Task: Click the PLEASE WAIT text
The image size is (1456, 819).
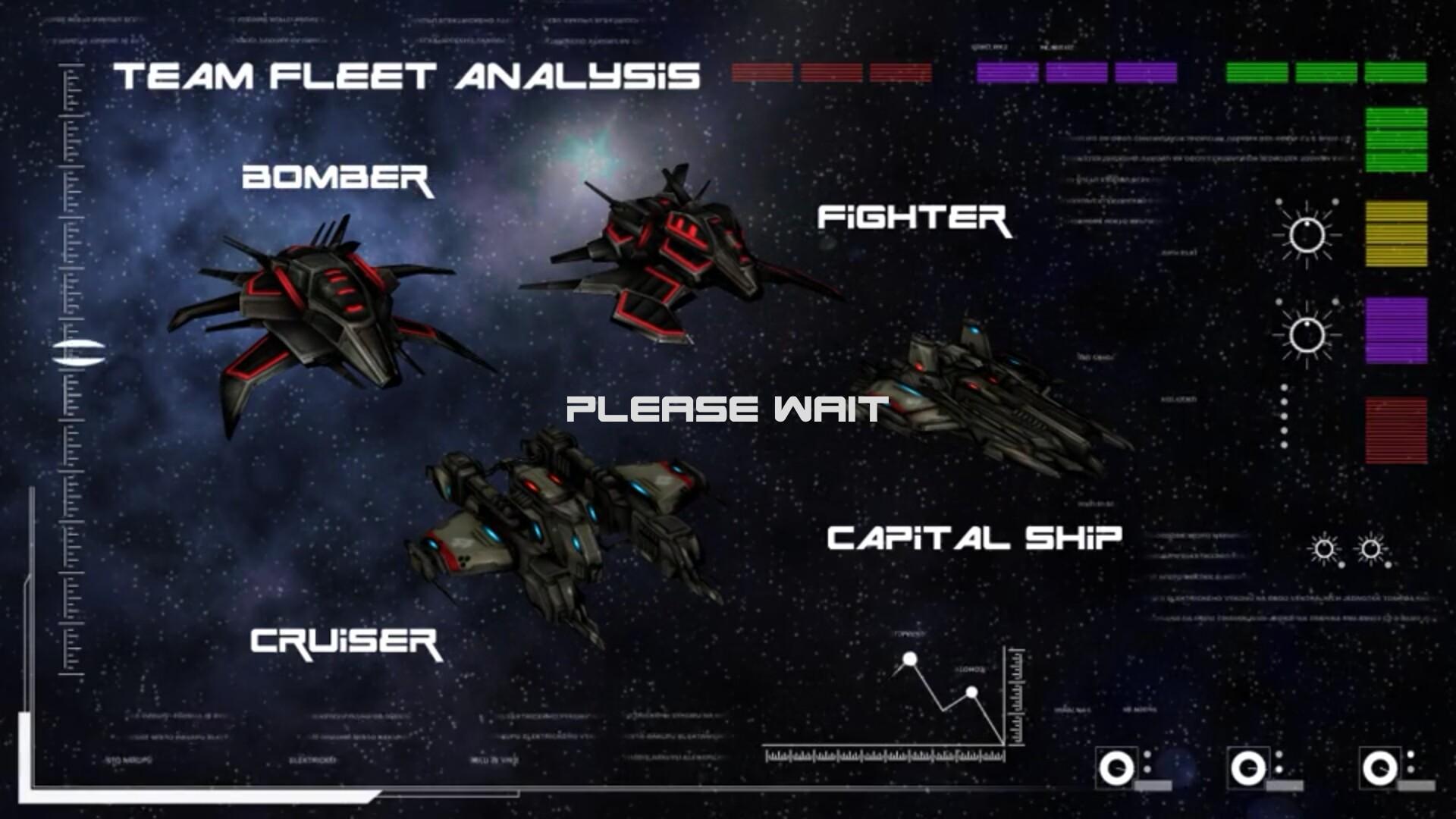Action: (724, 410)
